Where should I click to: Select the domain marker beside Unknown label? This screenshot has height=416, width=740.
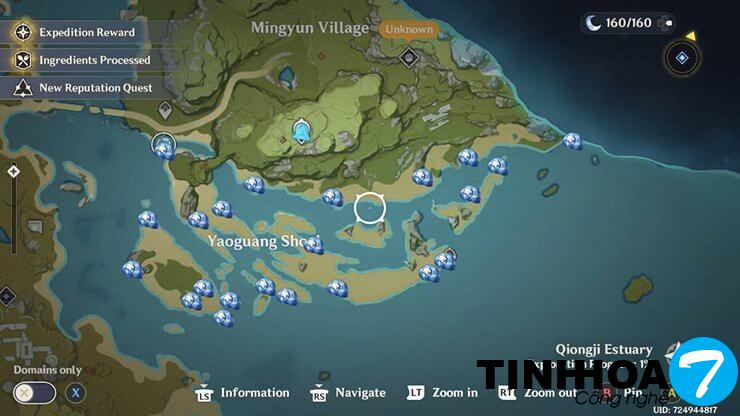pyautogui.click(x=408, y=57)
